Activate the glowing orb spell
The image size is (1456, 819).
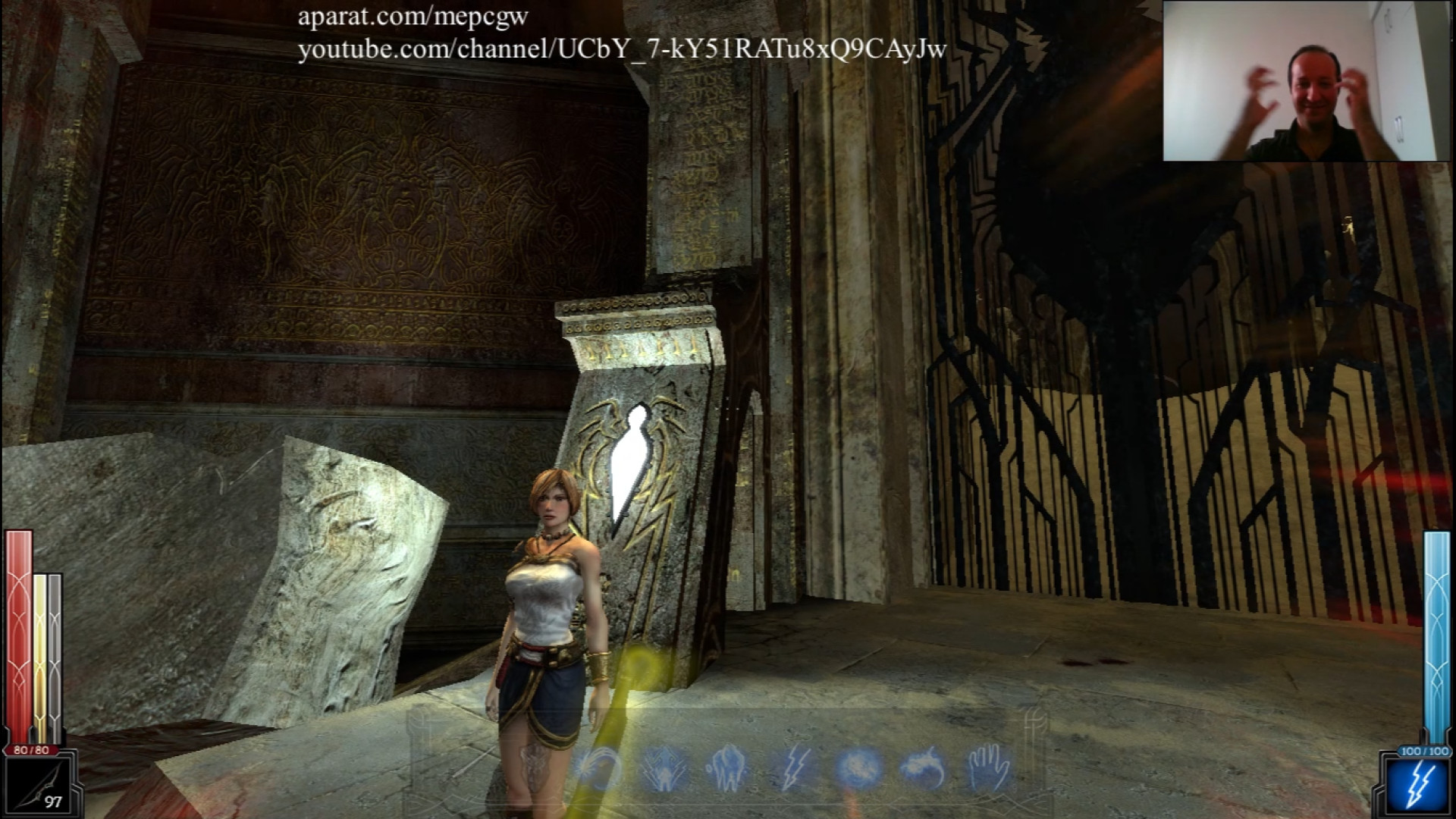(859, 768)
